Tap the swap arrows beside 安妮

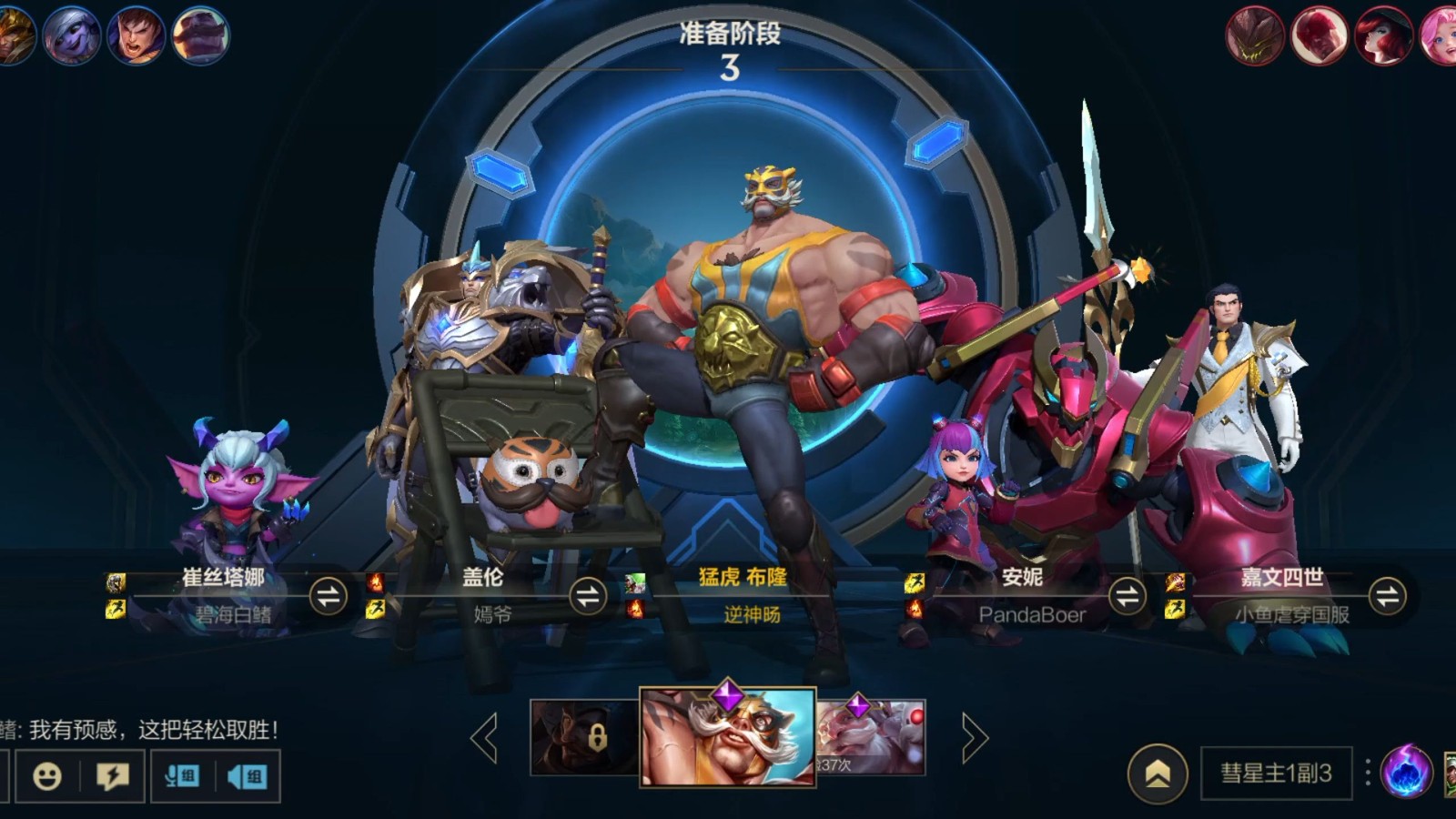pos(1127,597)
